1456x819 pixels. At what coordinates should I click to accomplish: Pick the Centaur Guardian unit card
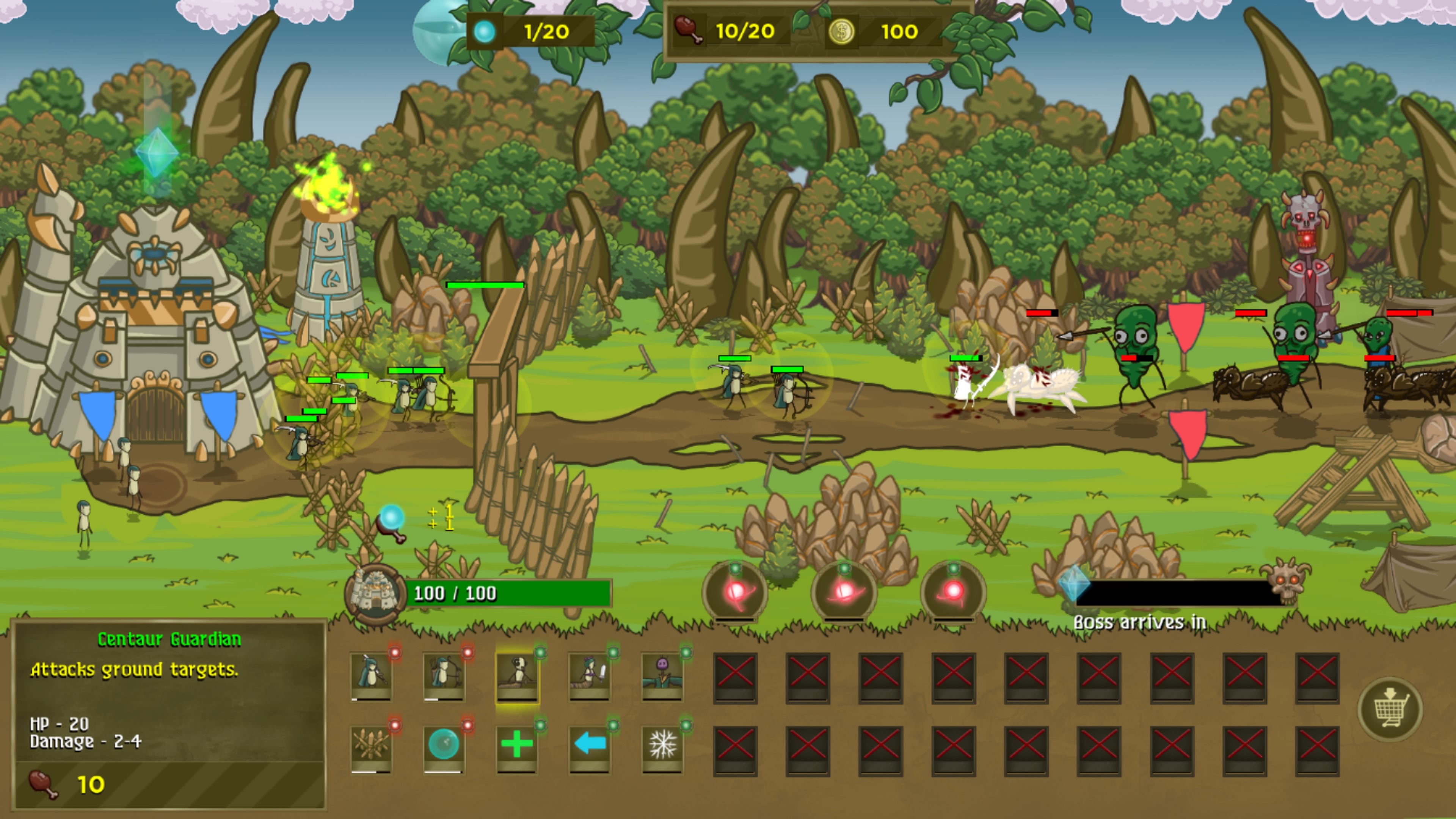[x=516, y=676]
